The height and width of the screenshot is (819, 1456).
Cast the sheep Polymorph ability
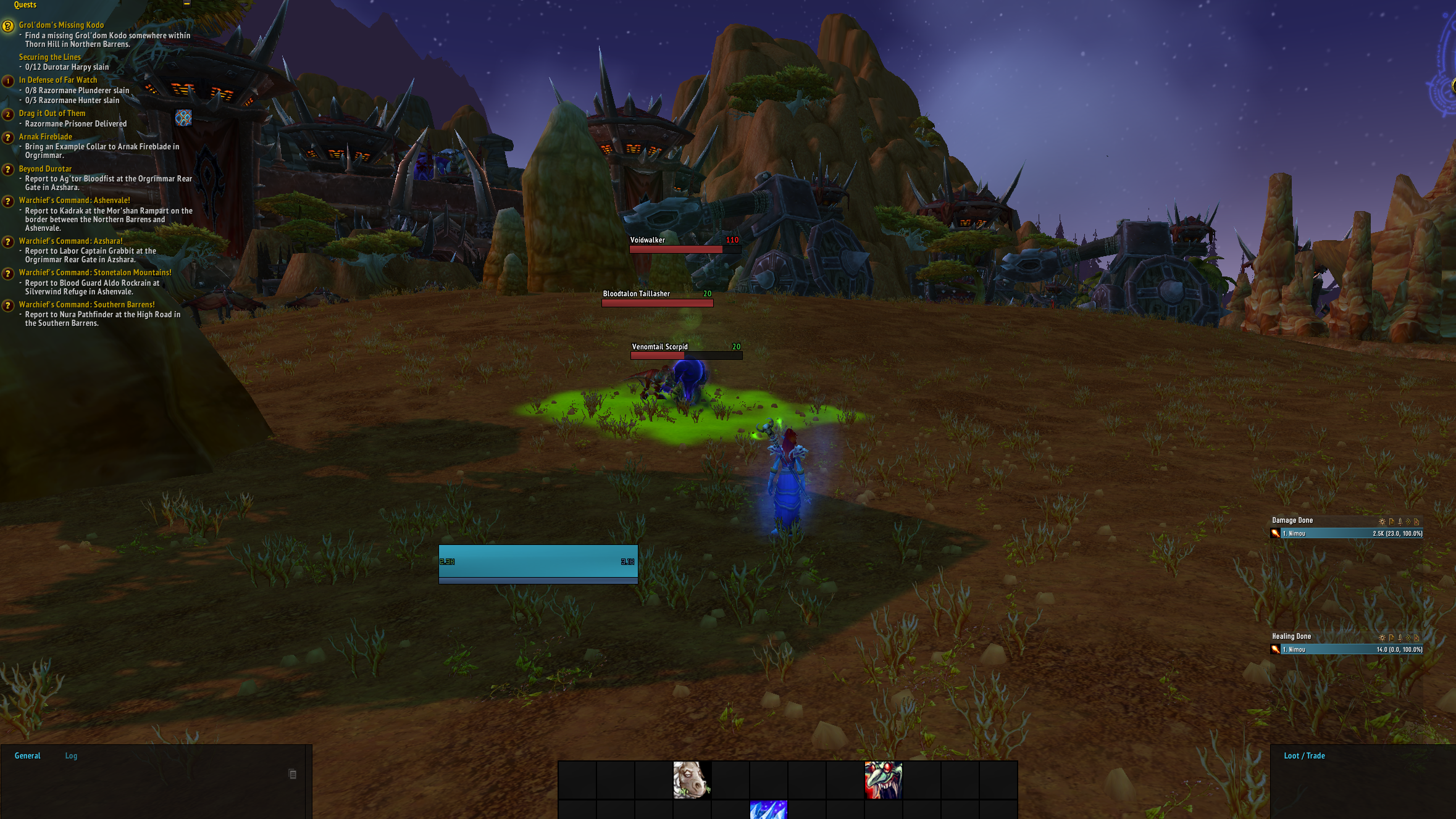[x=692, y=780]
